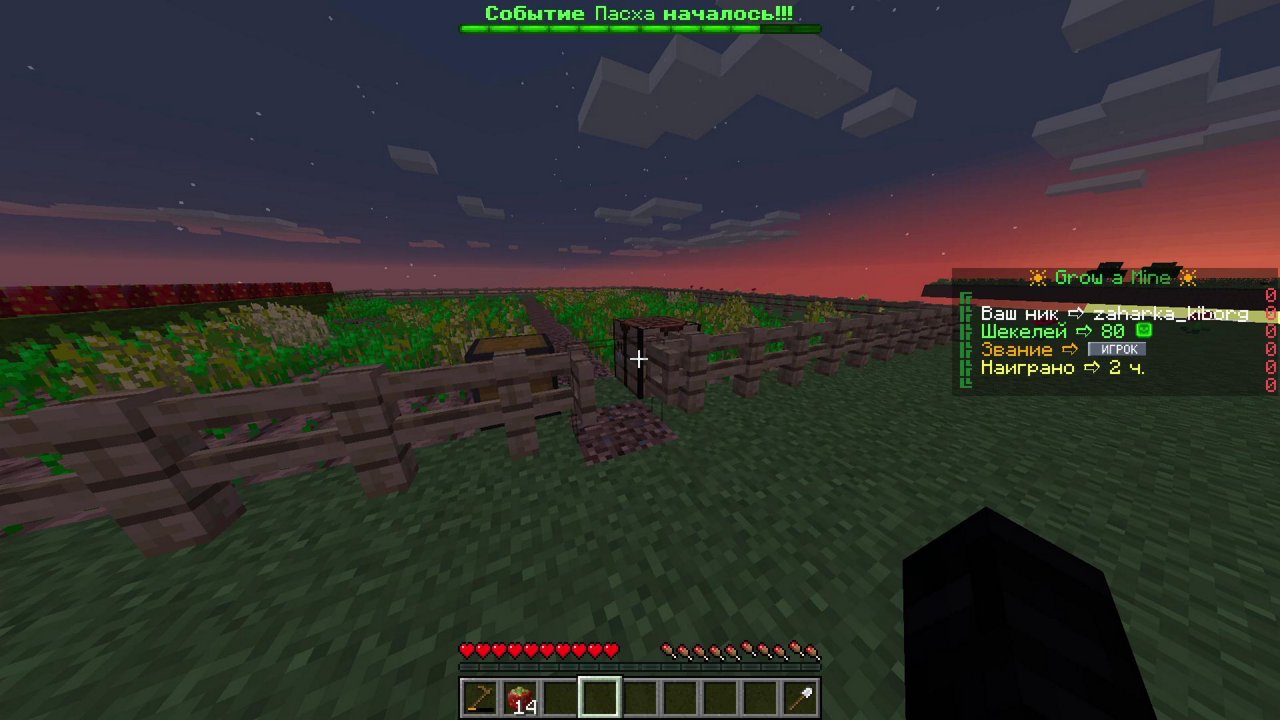Select the shovel in the last hotbar slot
Viewport: 1280px width, 720px height.
coord(798,696)
